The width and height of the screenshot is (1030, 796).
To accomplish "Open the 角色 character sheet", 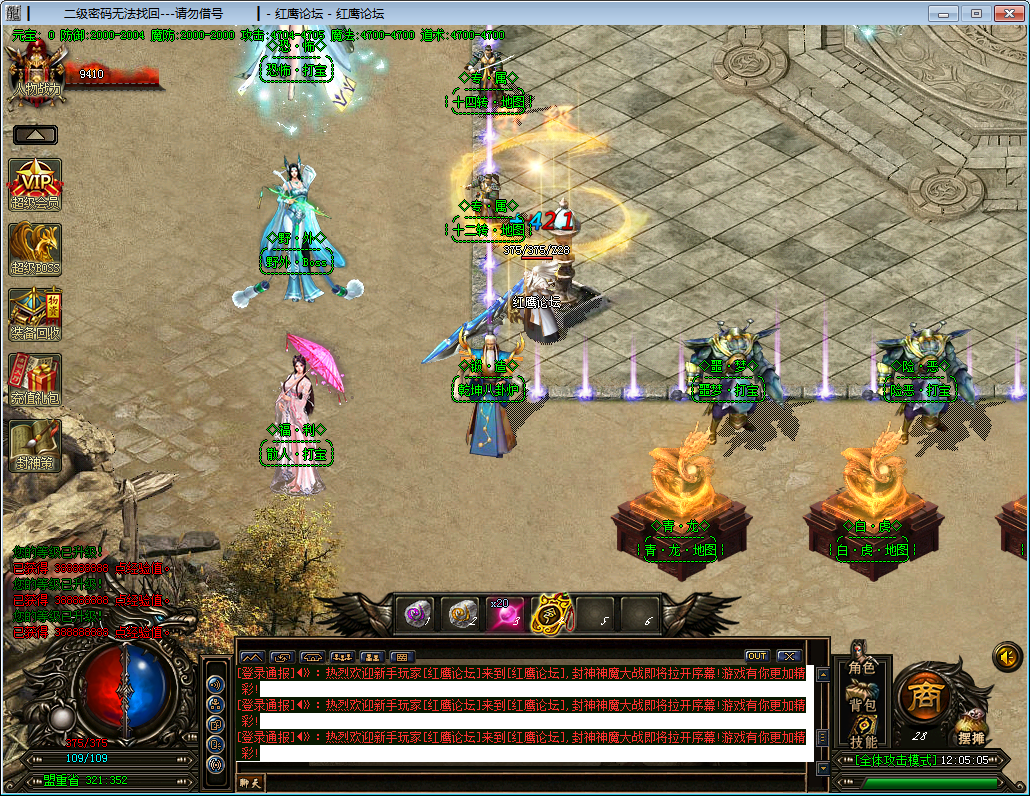I will 862,667.
